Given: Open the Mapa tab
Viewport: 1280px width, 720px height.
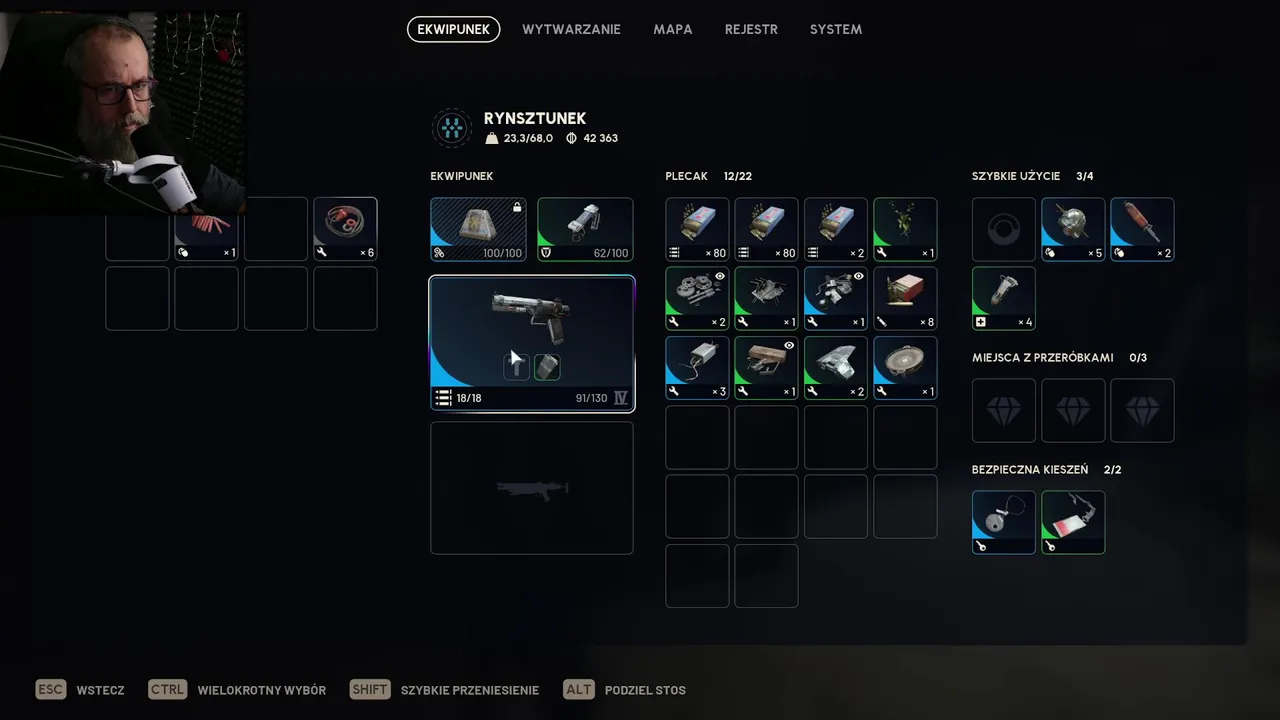Looking at the screenshot, I should tap(673, 29).
